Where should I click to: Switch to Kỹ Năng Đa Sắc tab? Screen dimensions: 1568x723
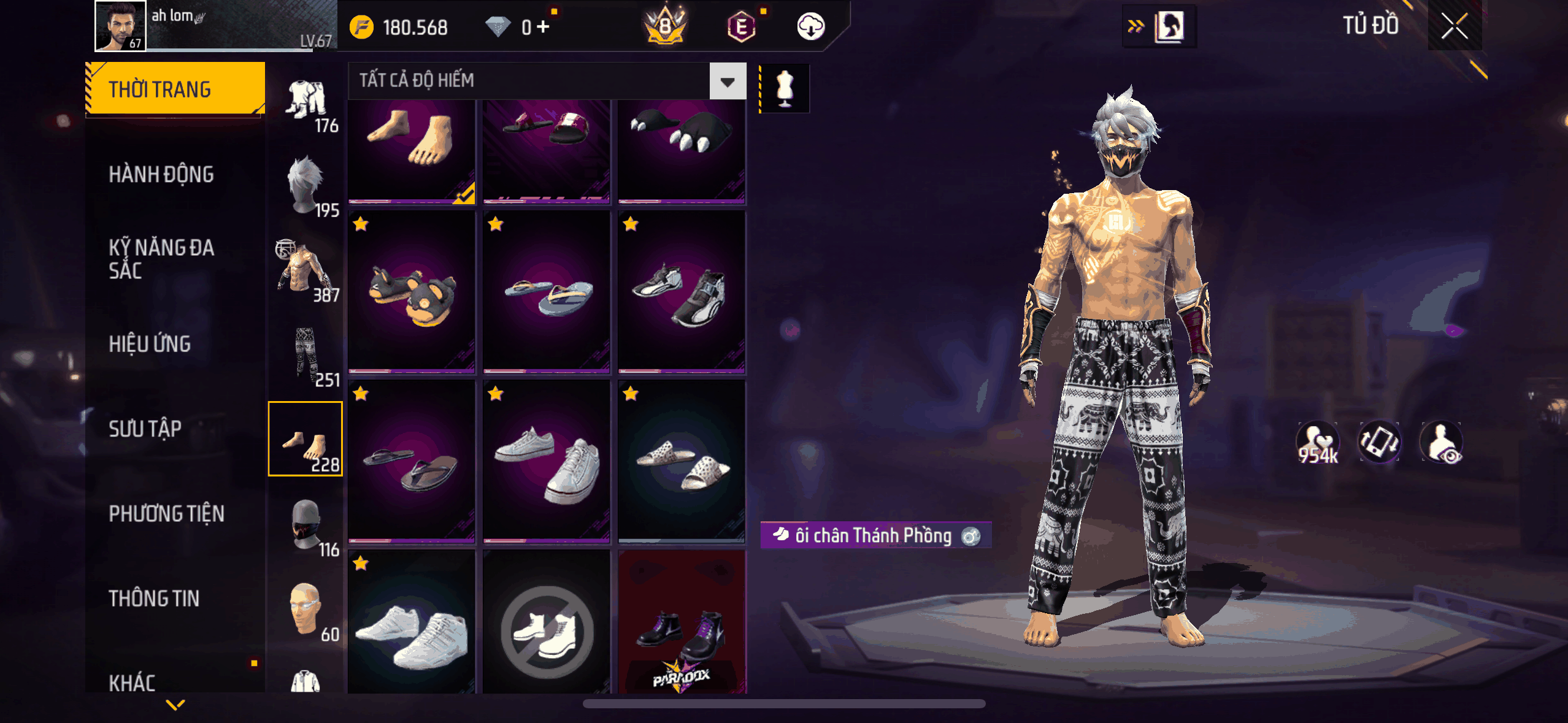point(161,259)
